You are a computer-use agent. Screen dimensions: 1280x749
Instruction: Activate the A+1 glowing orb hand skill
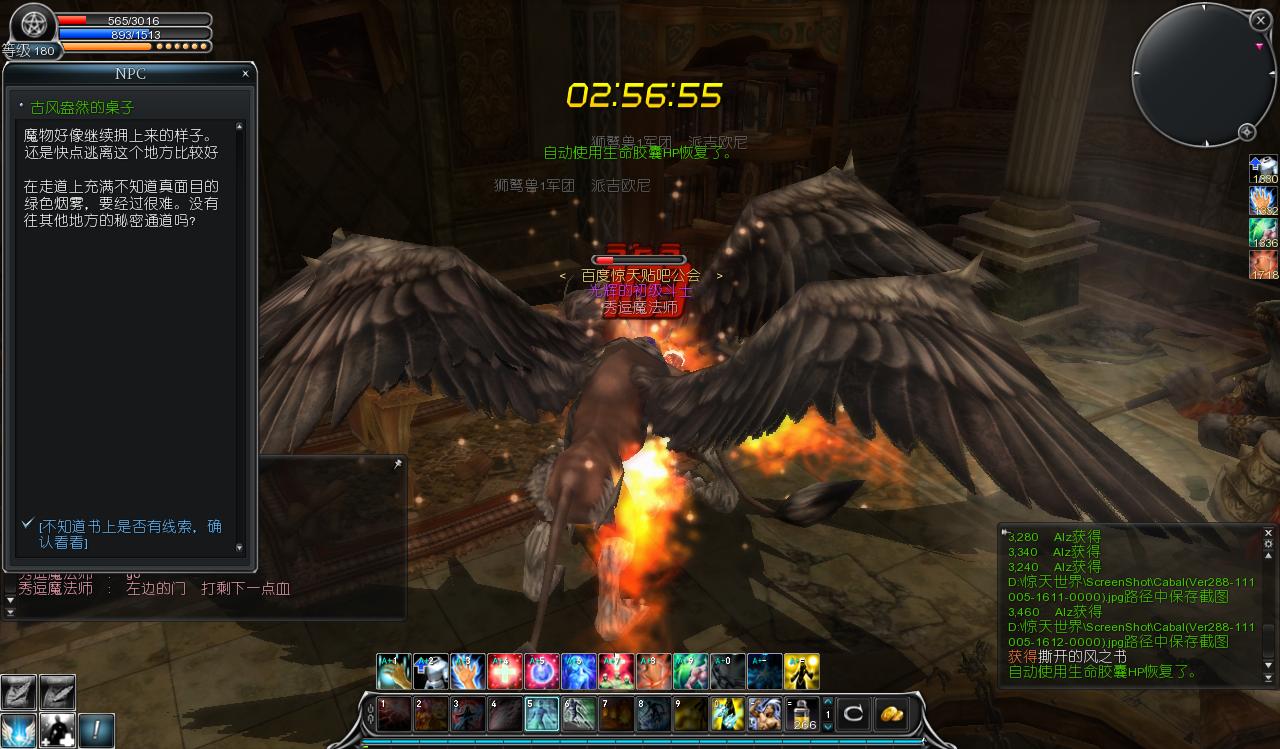(393, 671)
